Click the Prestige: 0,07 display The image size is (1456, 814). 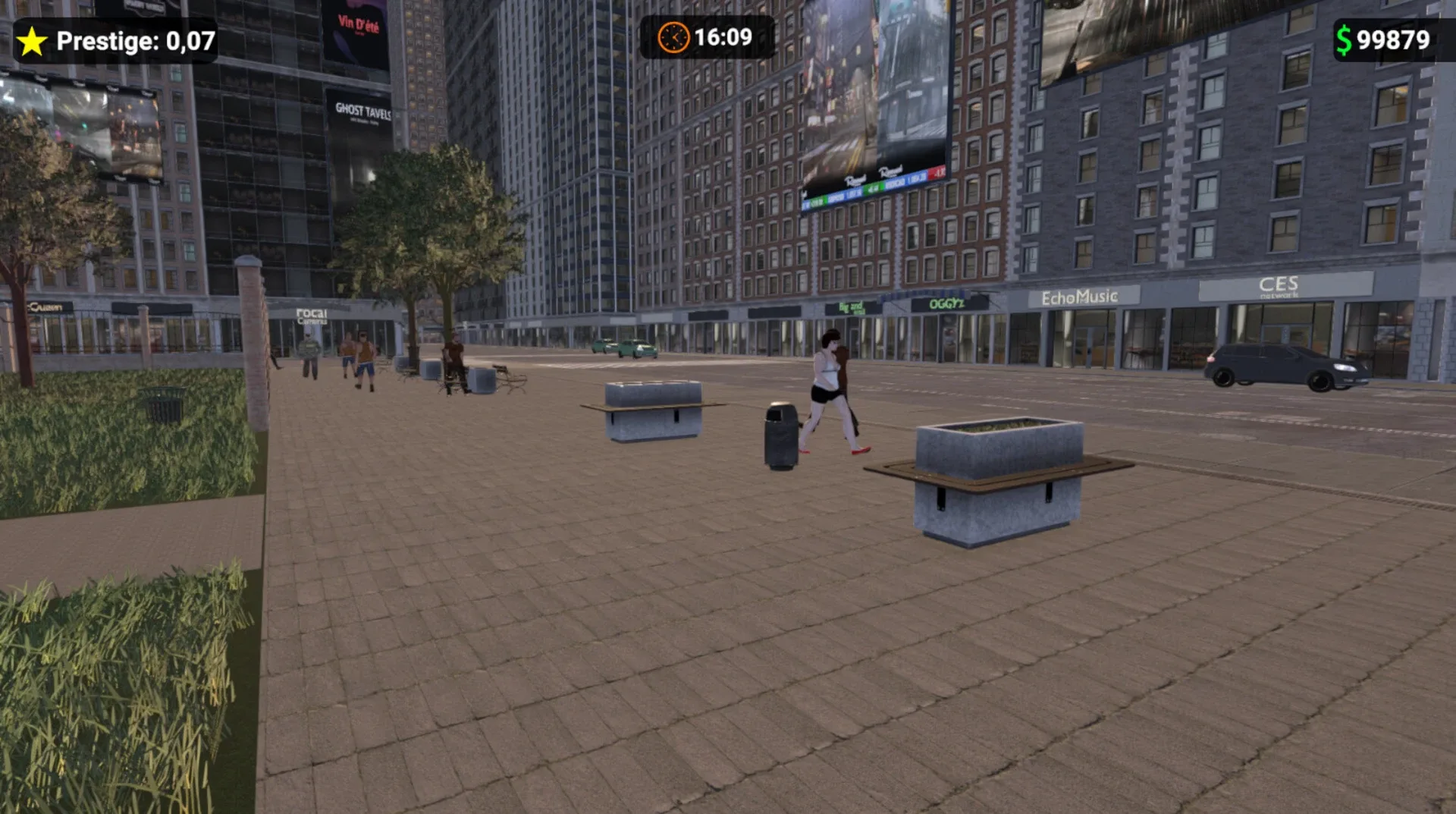pos(121,41)
